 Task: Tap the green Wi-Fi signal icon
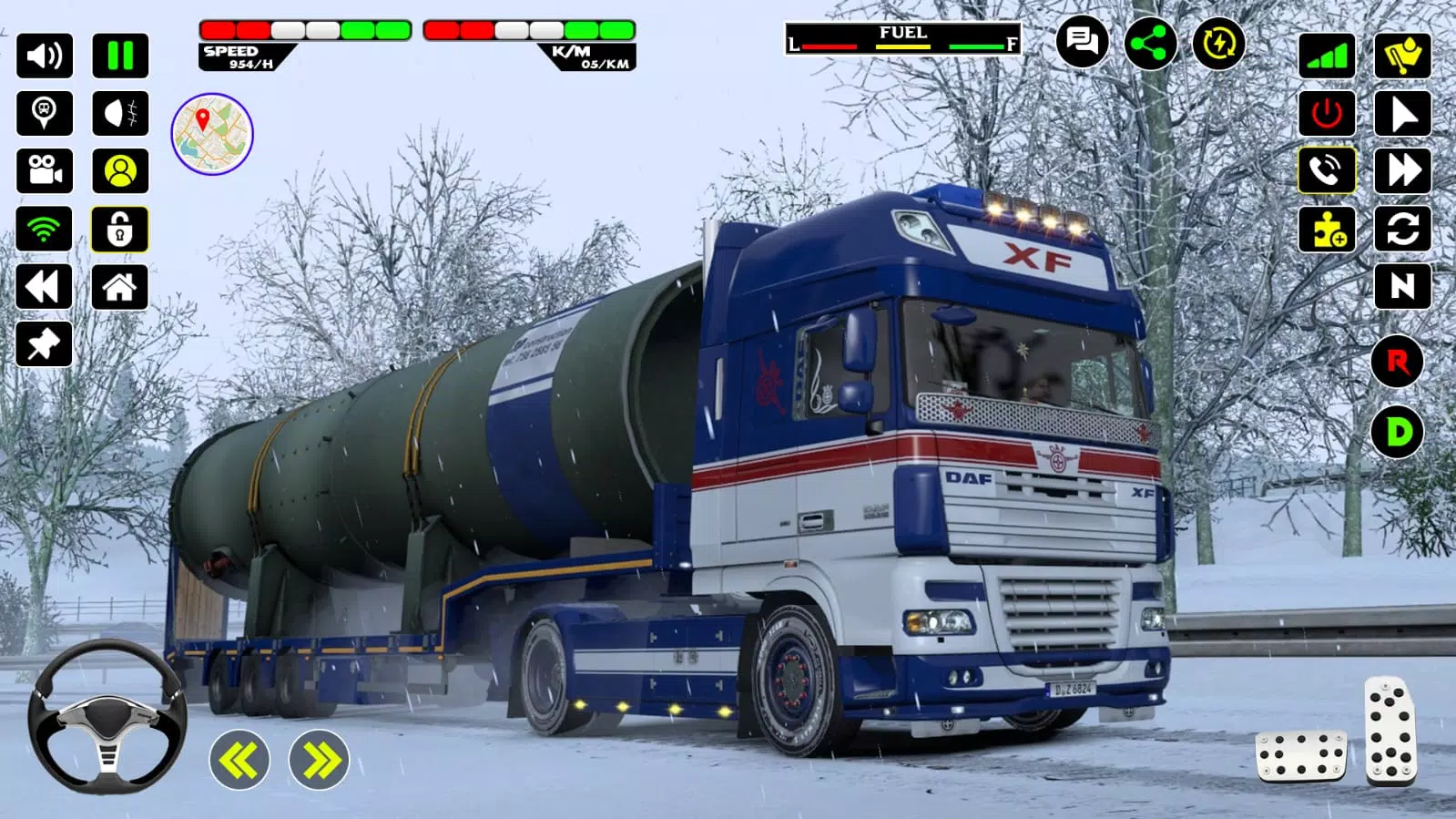45,229
